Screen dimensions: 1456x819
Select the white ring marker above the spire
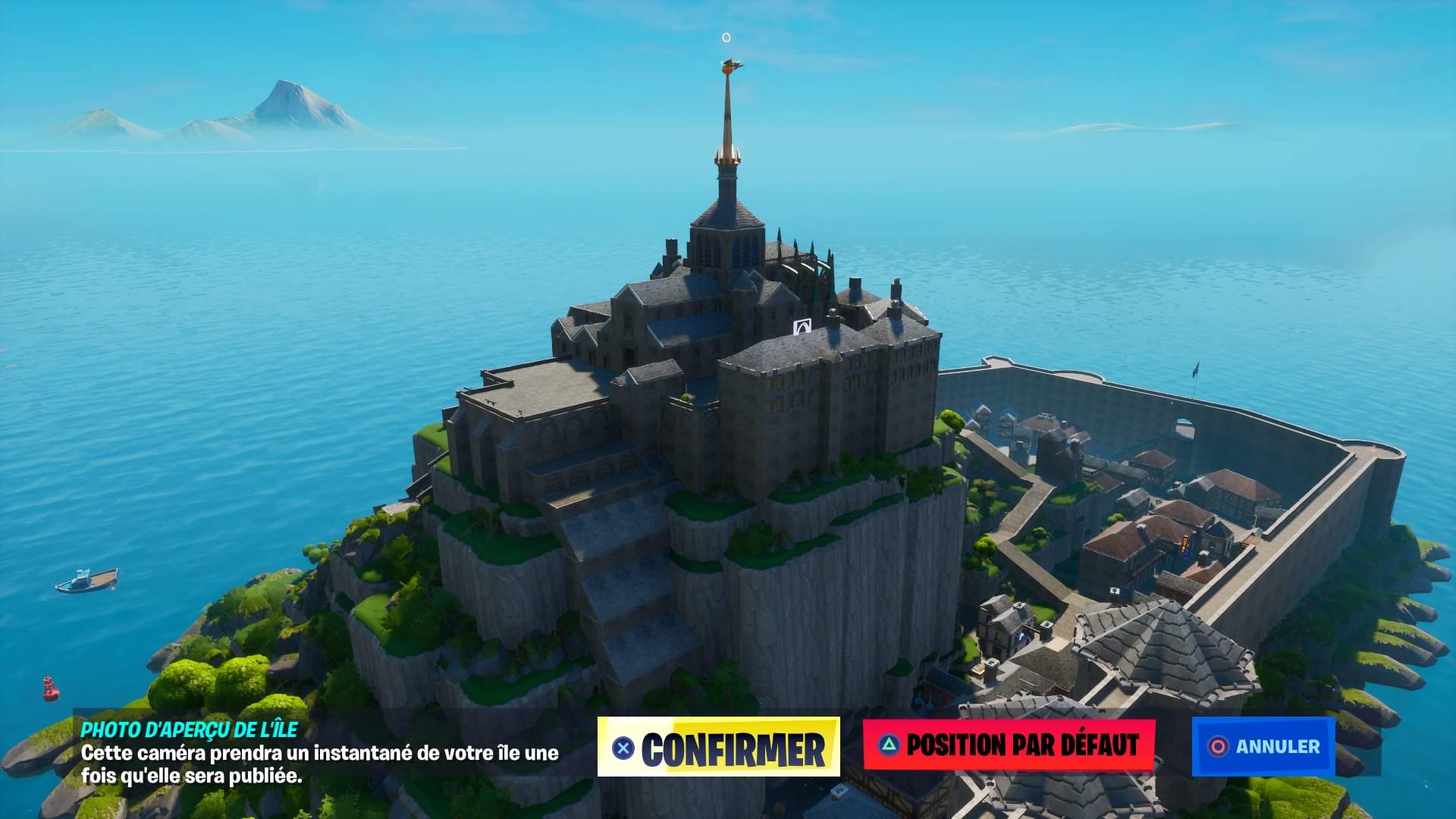coord(725,36)
